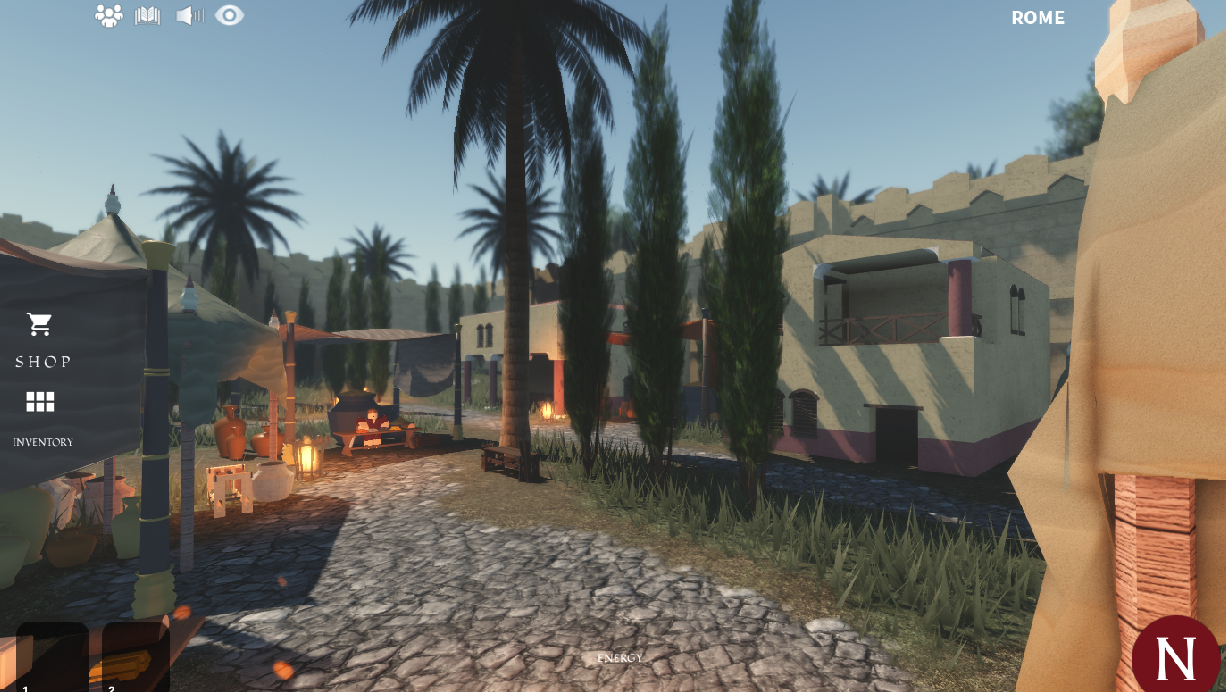The width and height of the screenshot is (1226, 692).
Task: Open the players group panel
Action: [108, 16]
